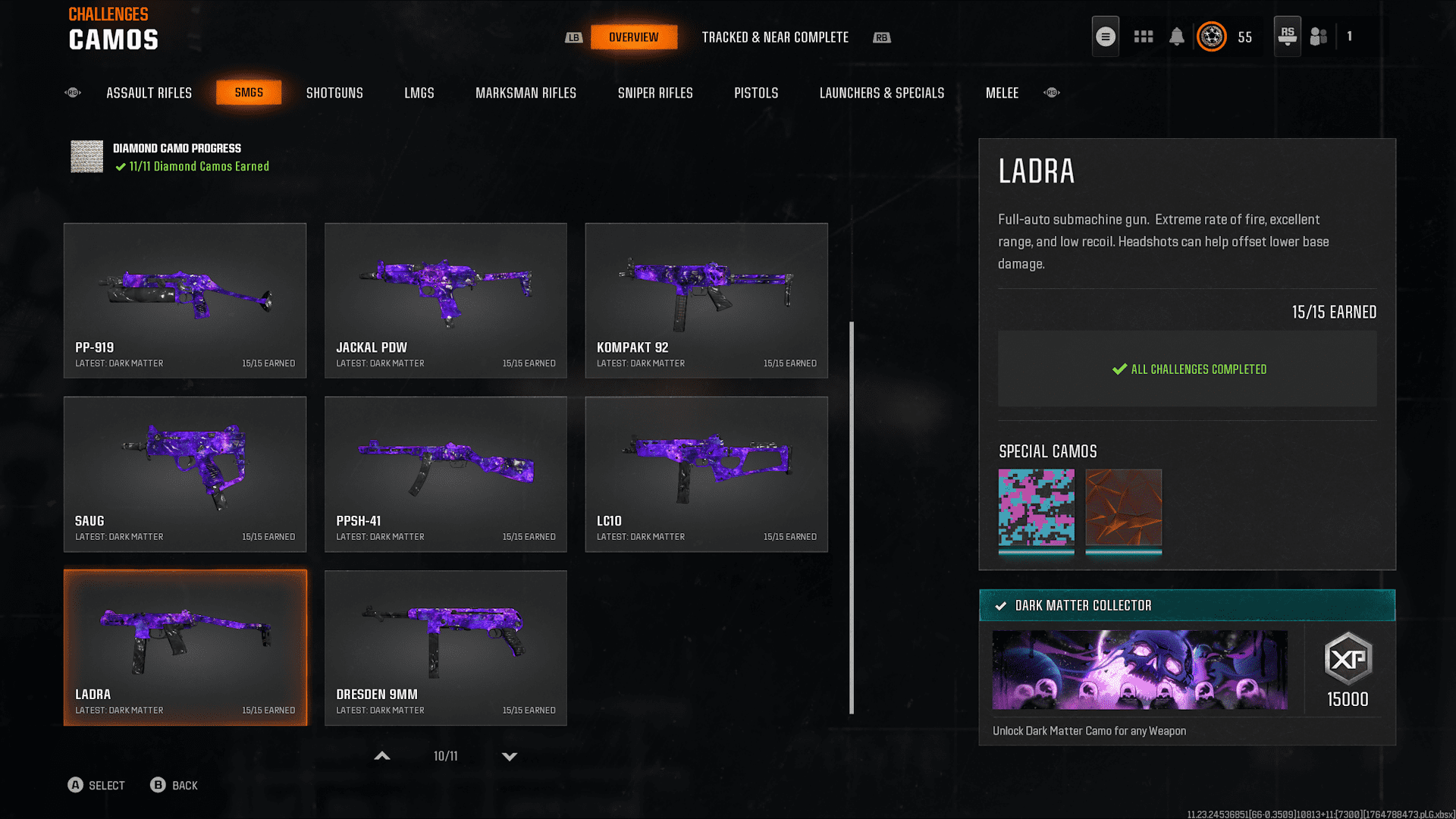The height and width of the screenshot is (819, 1456).
Task: Open the Kompakt 92 weapon tile
Action: coord(706,300)
